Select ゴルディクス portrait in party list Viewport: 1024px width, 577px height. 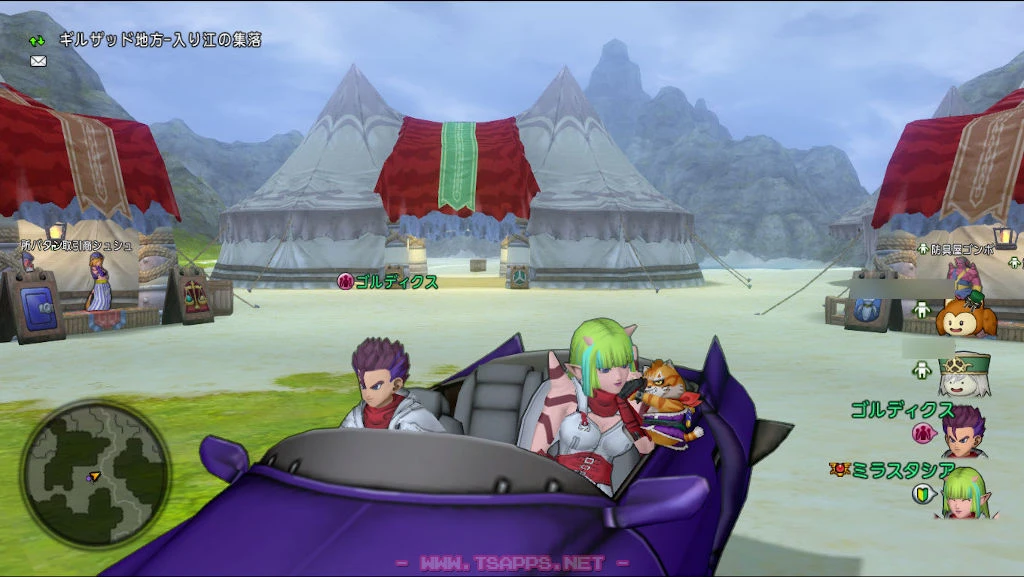(x=963, y=432)
